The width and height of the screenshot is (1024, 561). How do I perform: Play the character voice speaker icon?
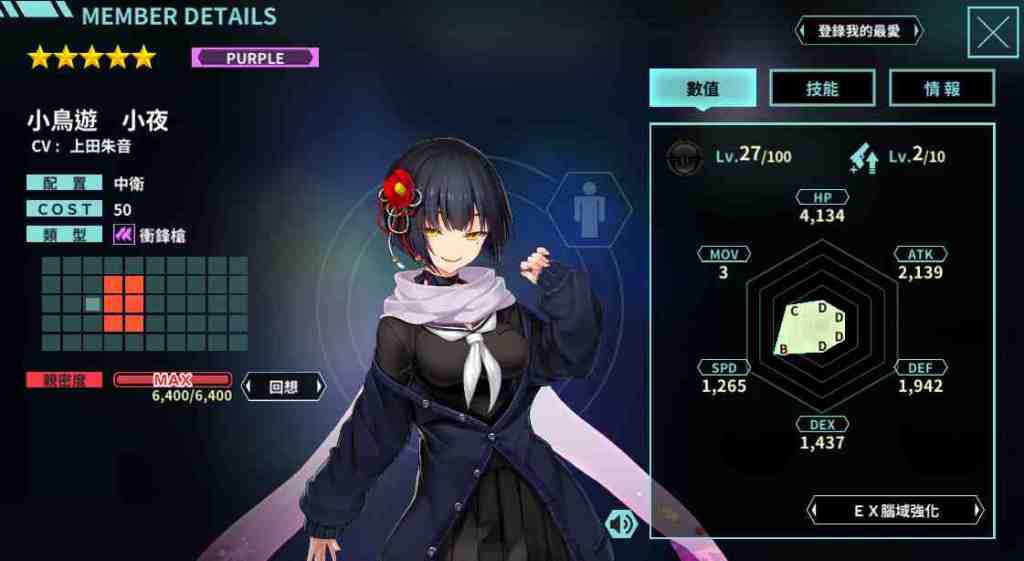(x=621, y=523)
